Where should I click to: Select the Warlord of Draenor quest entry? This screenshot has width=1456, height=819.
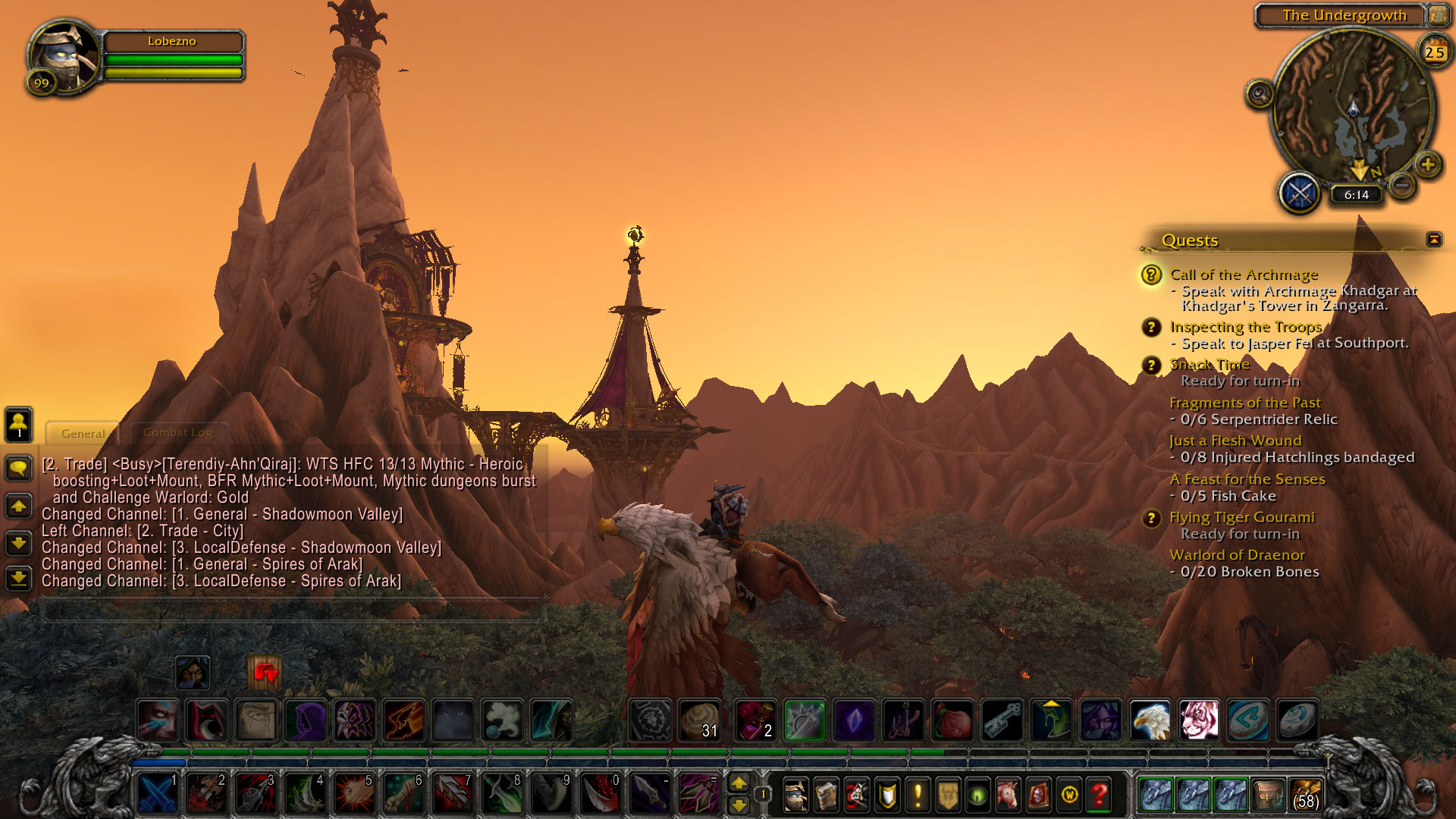(1237, 555)
